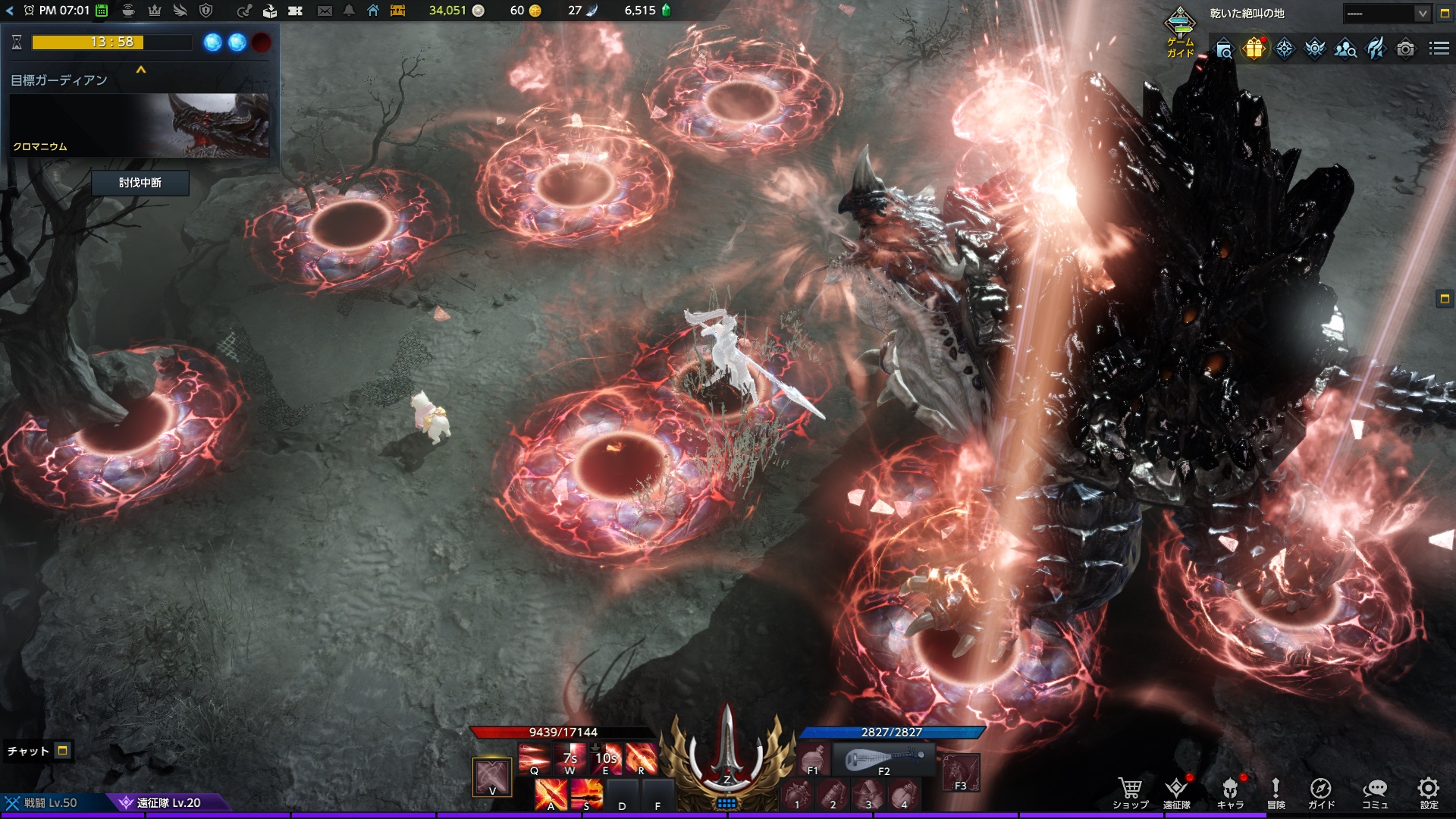The height and width of the screenshot is (819, 1456).
Task: Activate the R flame slash skill
Action: click(x=642, y=758)
